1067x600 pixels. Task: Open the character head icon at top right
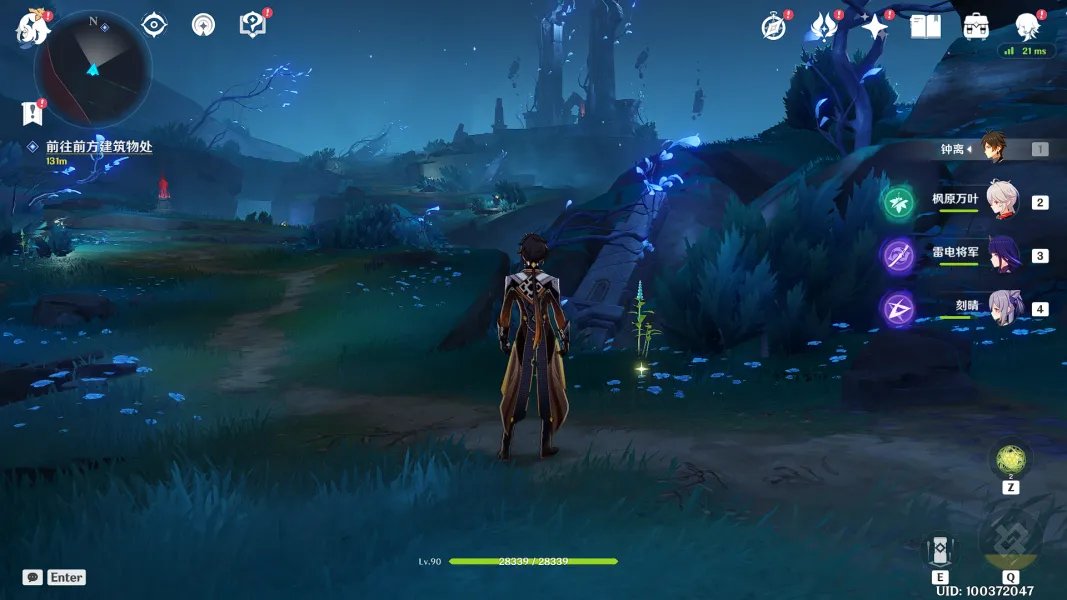click(1027, 27)
